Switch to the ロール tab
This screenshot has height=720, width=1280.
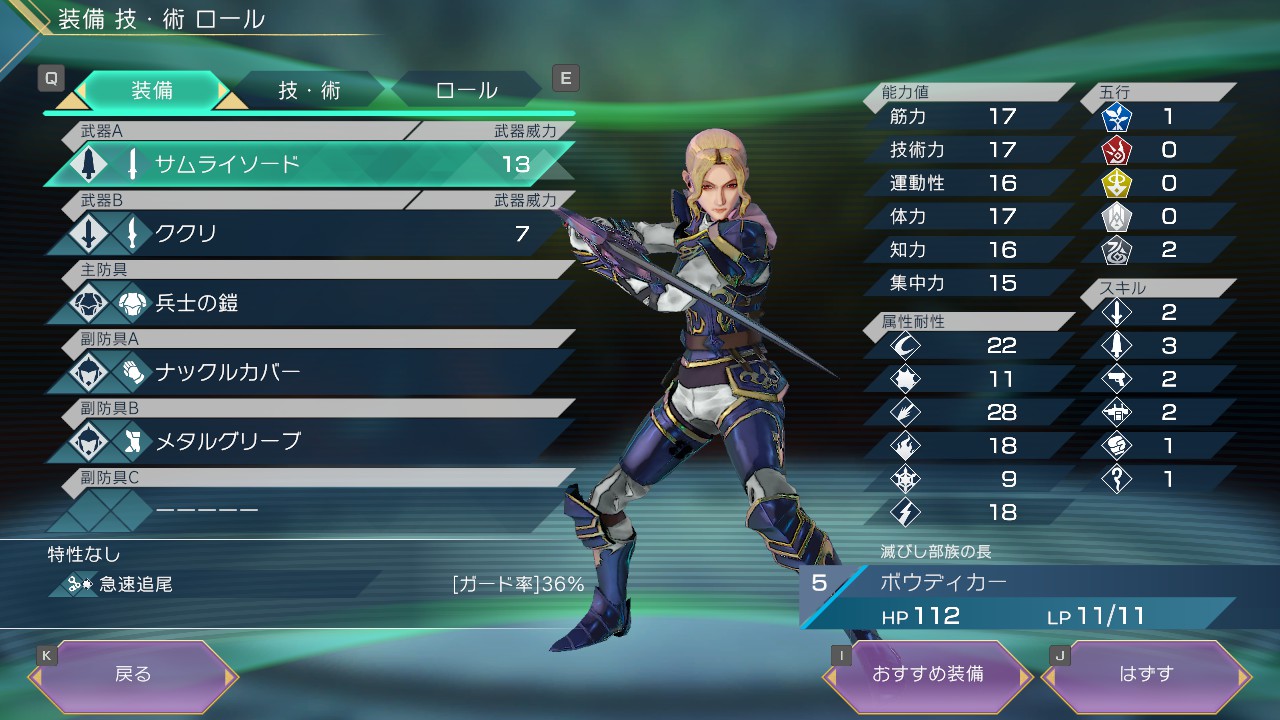466,91
